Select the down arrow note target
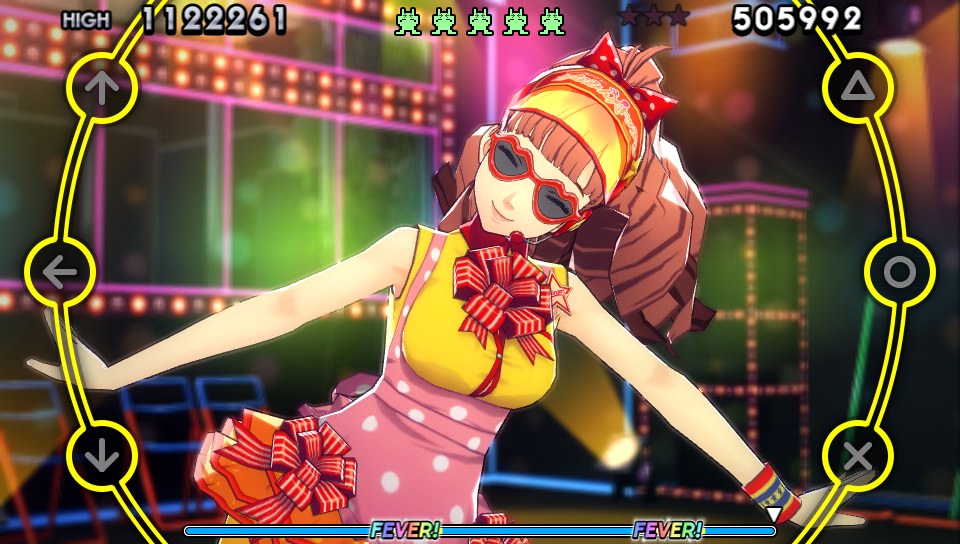960x544 pixels. (x=101, y=456)
